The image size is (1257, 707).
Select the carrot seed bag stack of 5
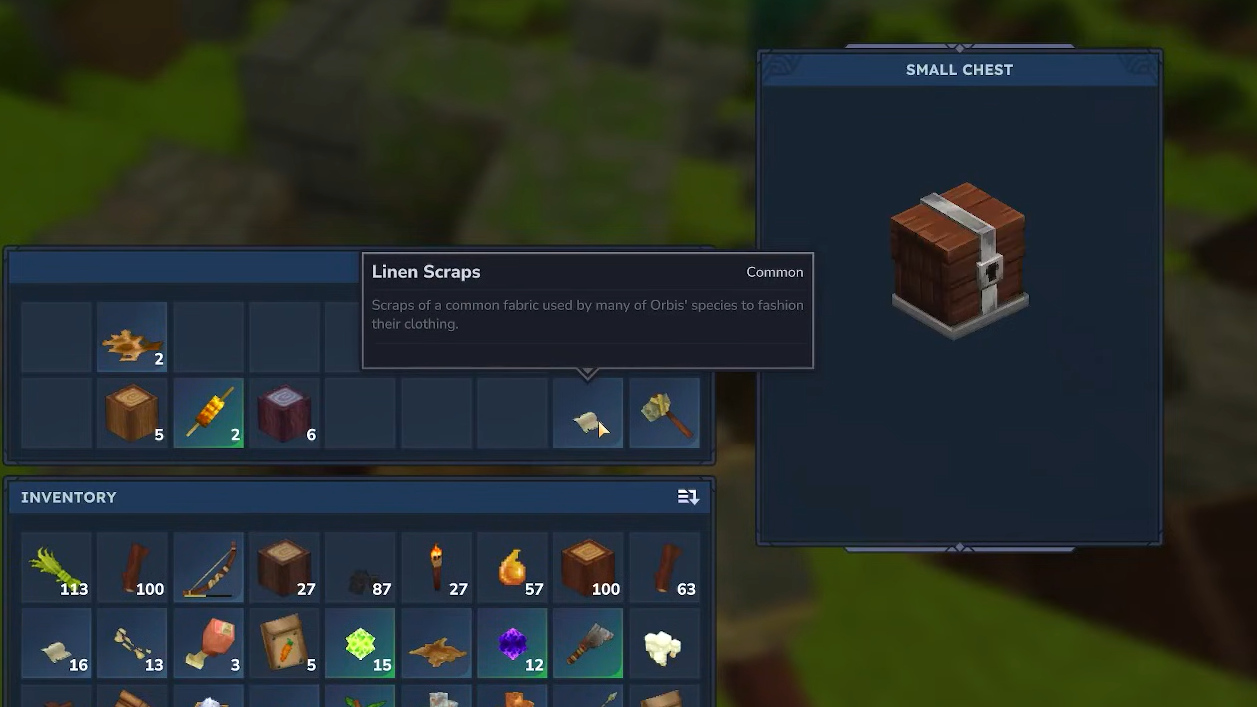[284, 645]
